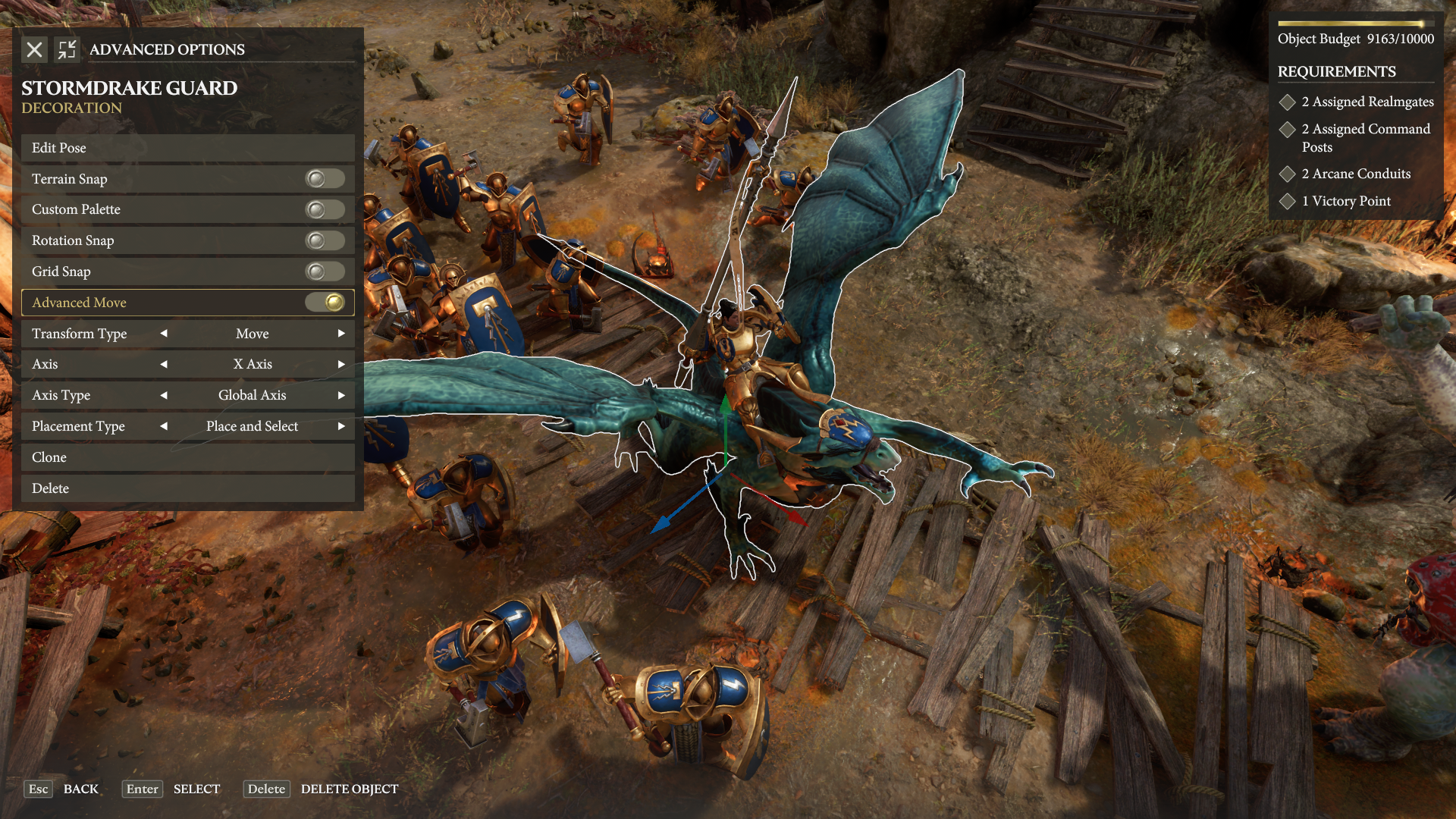This screenshot has height=819, width=1456.
Task: Switch Placement Type with right arrow
Action: [341, 426]
